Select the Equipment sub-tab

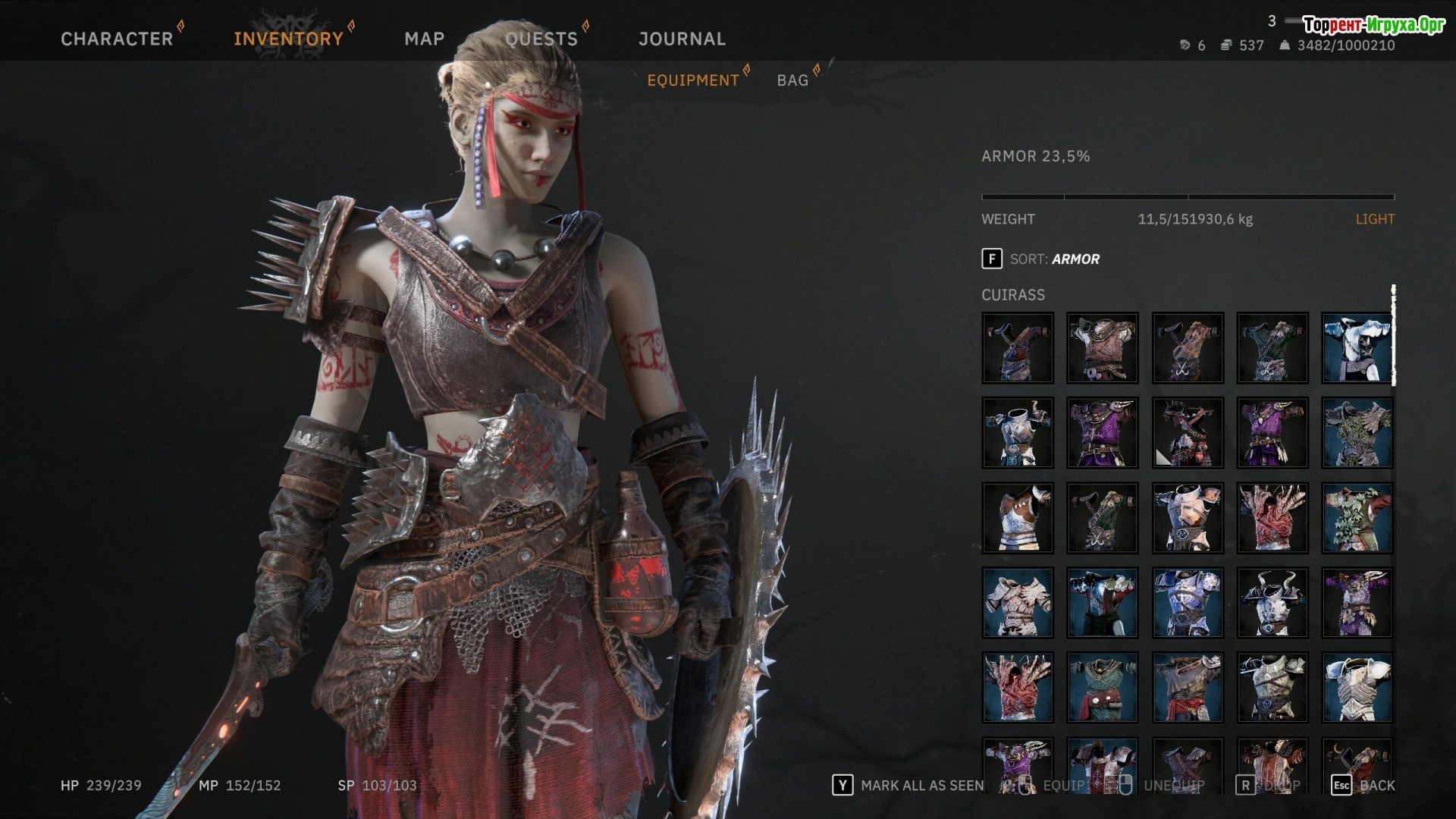[x=692, y=80]
